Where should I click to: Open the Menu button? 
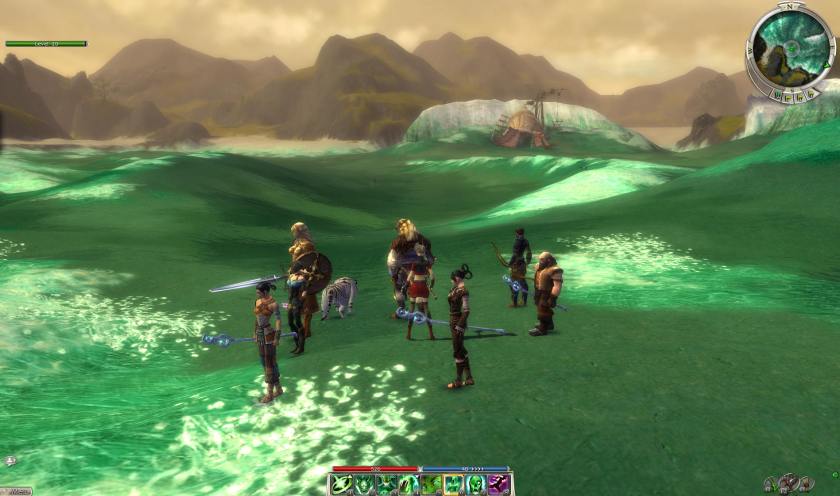pos(14,491)
